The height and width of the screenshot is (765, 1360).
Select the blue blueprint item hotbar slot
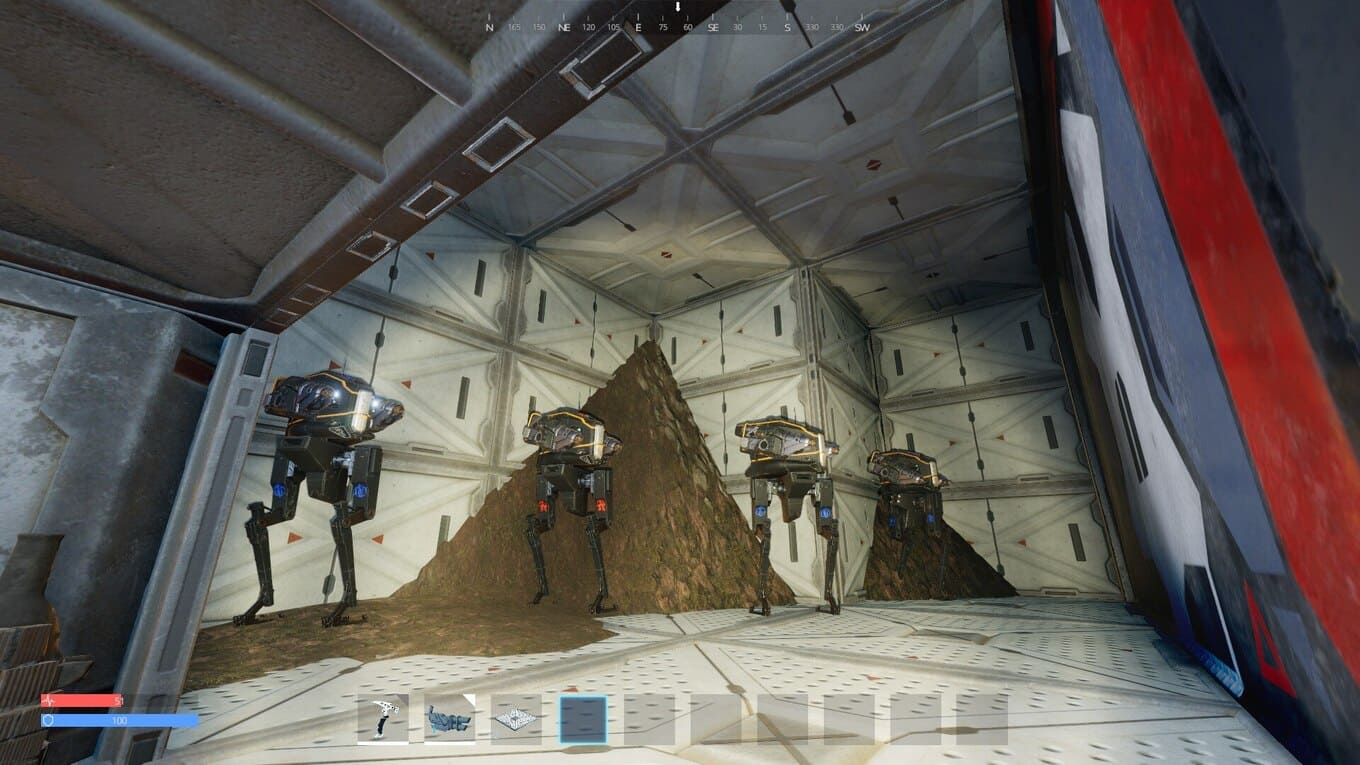coord(450,719)
